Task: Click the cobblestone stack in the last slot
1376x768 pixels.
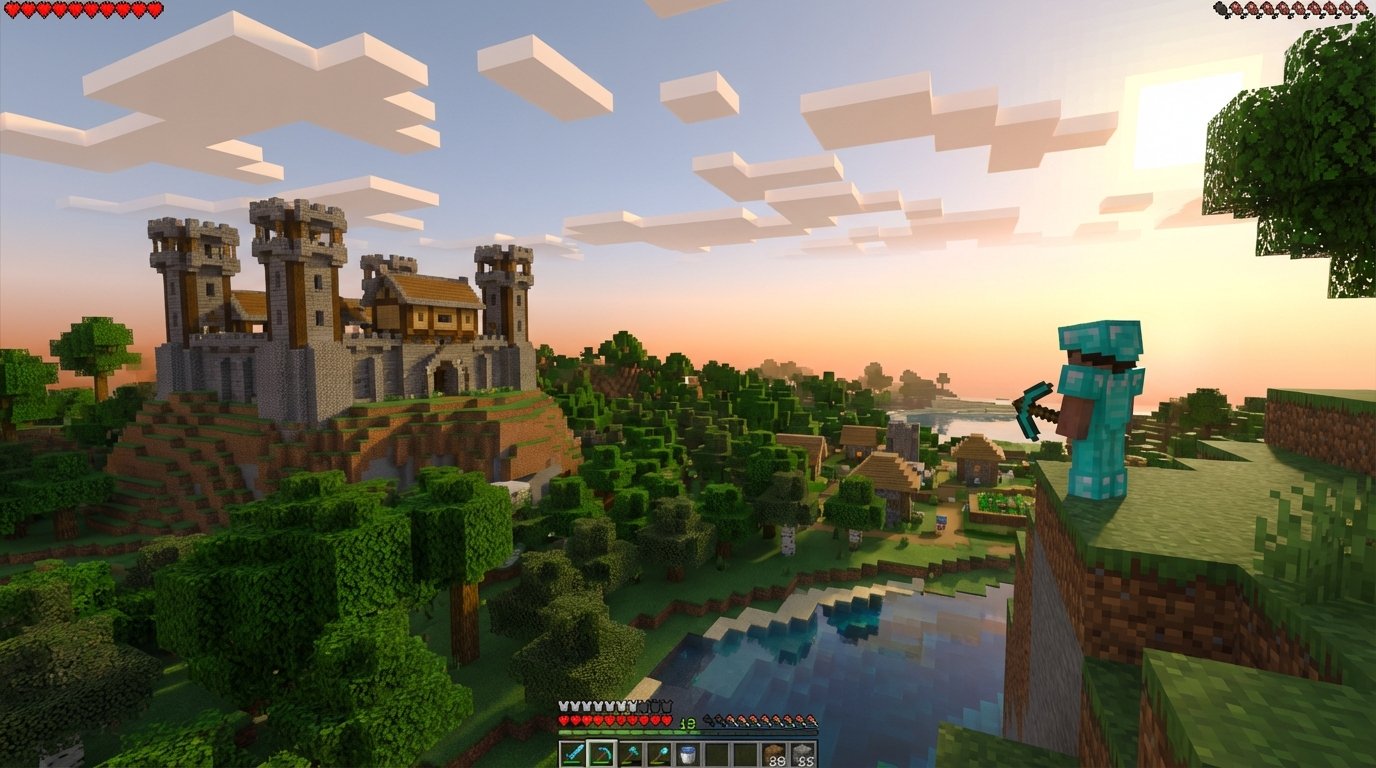Action: pos(802,753)
